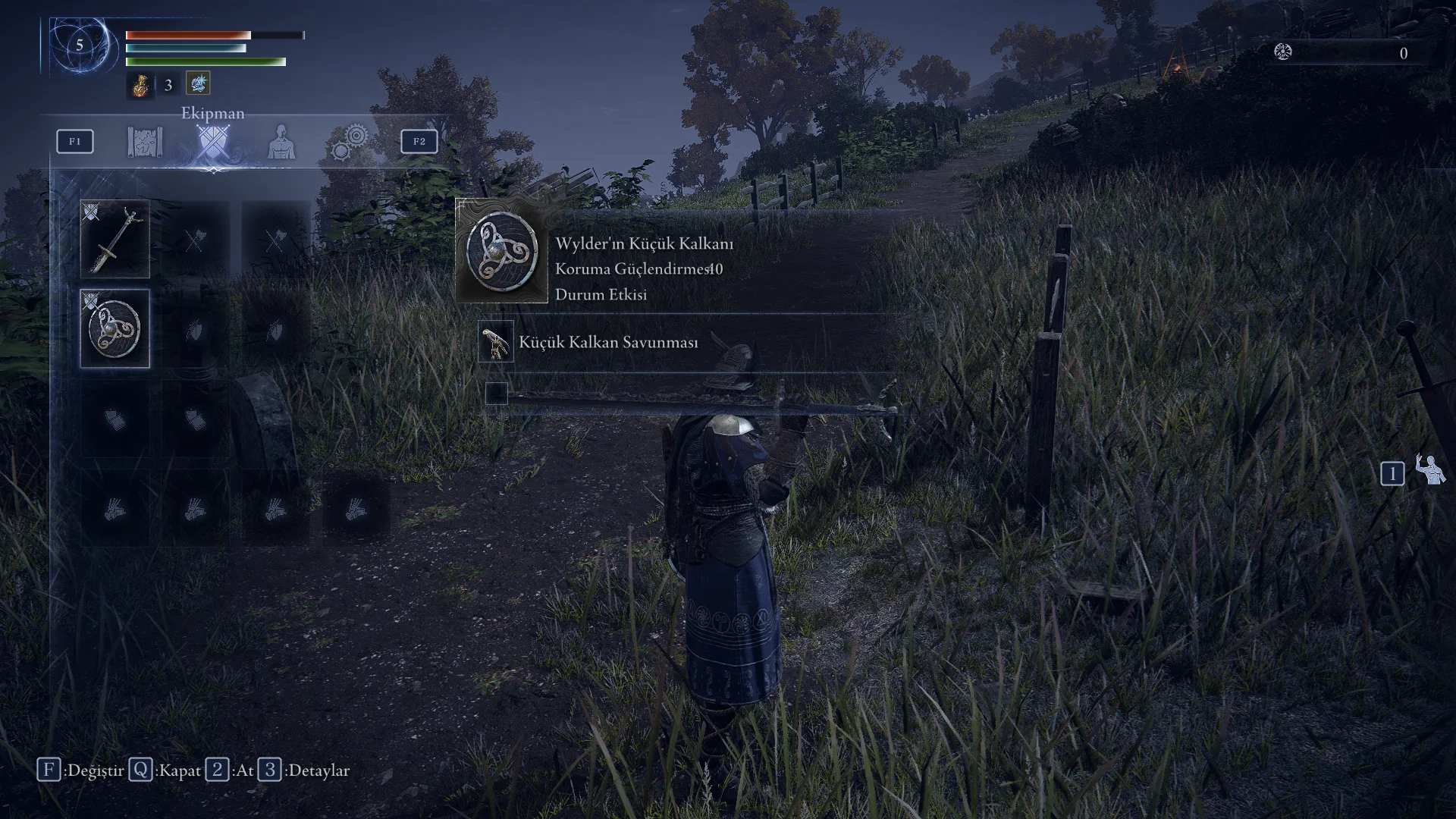Viewport: 1456px width, 819px height.
Task: Open the gear-shaped settings tab
Action: [x=350, y=142]
